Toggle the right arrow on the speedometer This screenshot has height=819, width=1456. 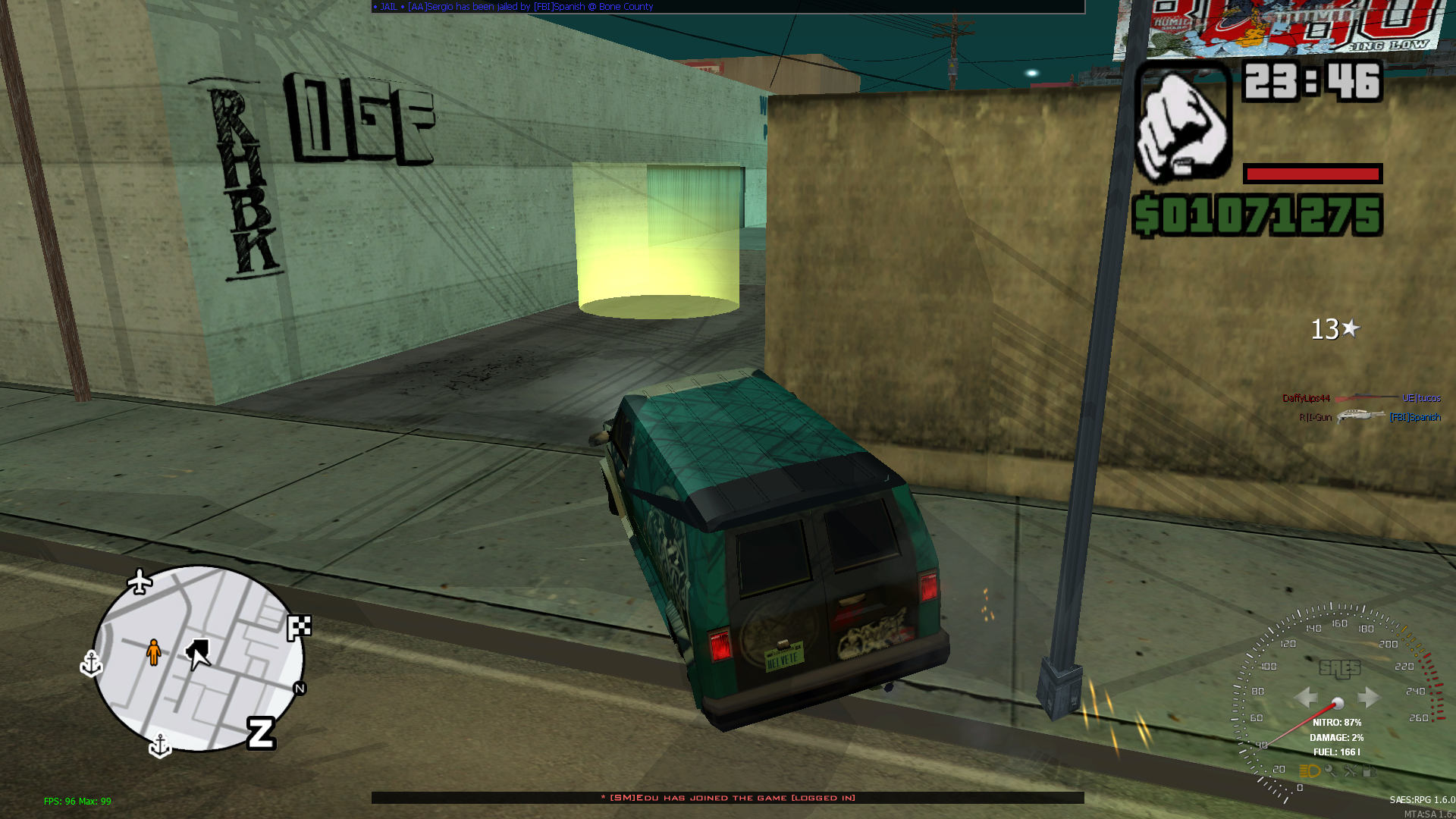1368,696
